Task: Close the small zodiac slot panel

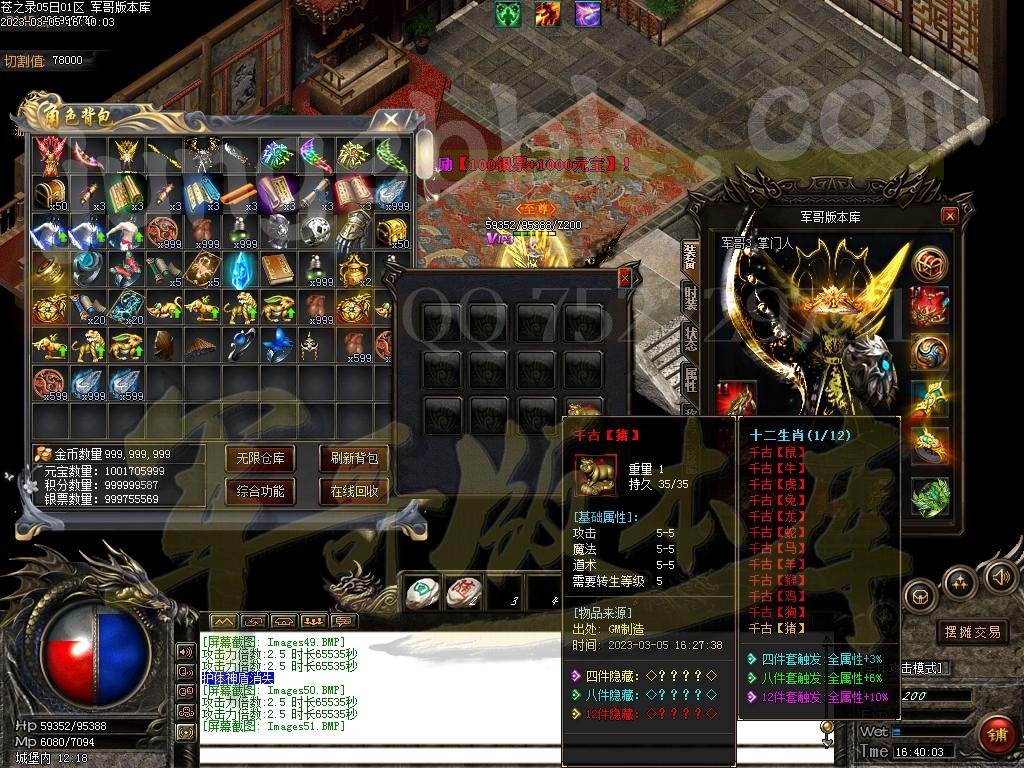Action: (625, 277)
